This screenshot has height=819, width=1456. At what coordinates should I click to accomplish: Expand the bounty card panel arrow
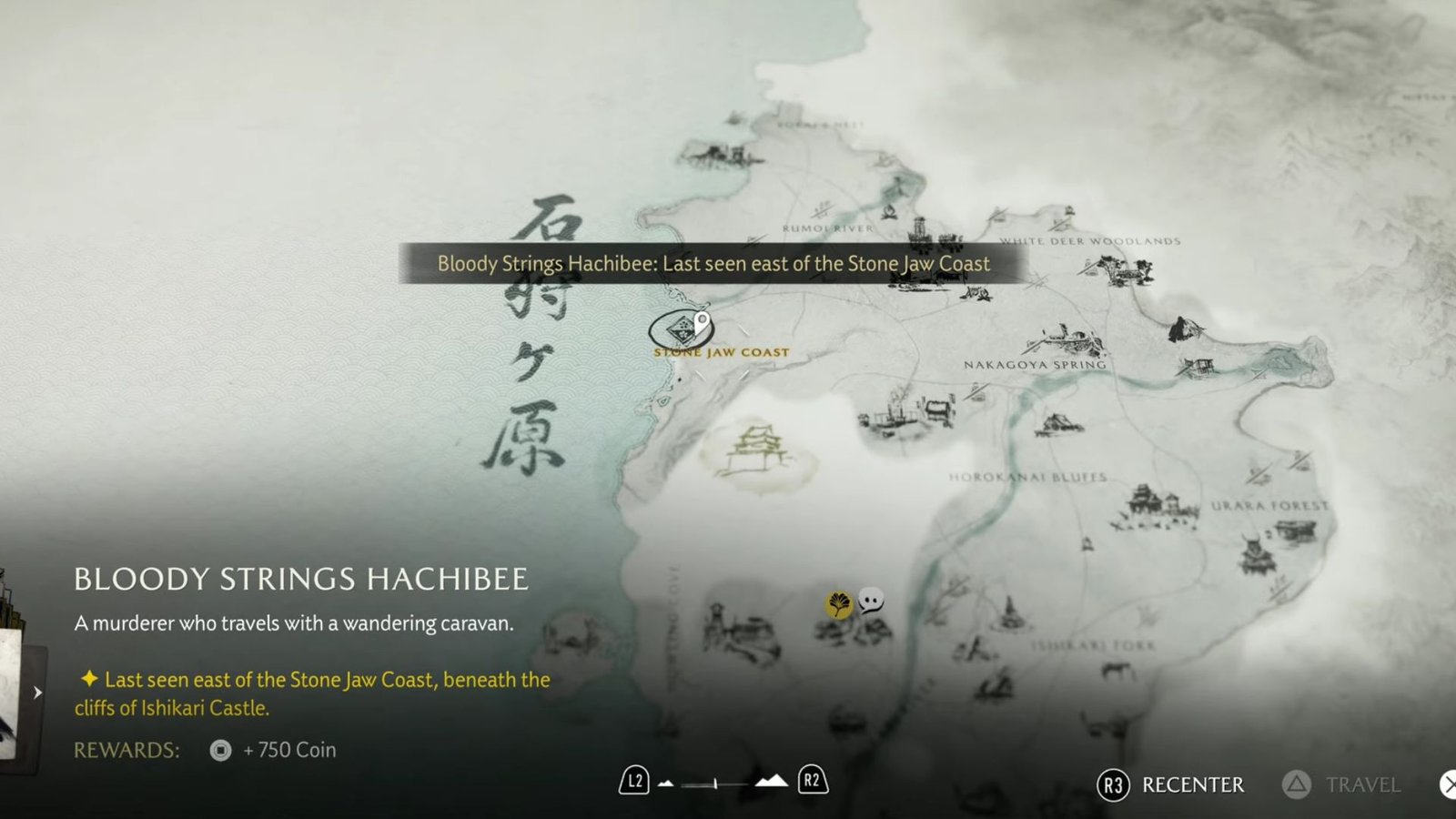click(37, 693)
